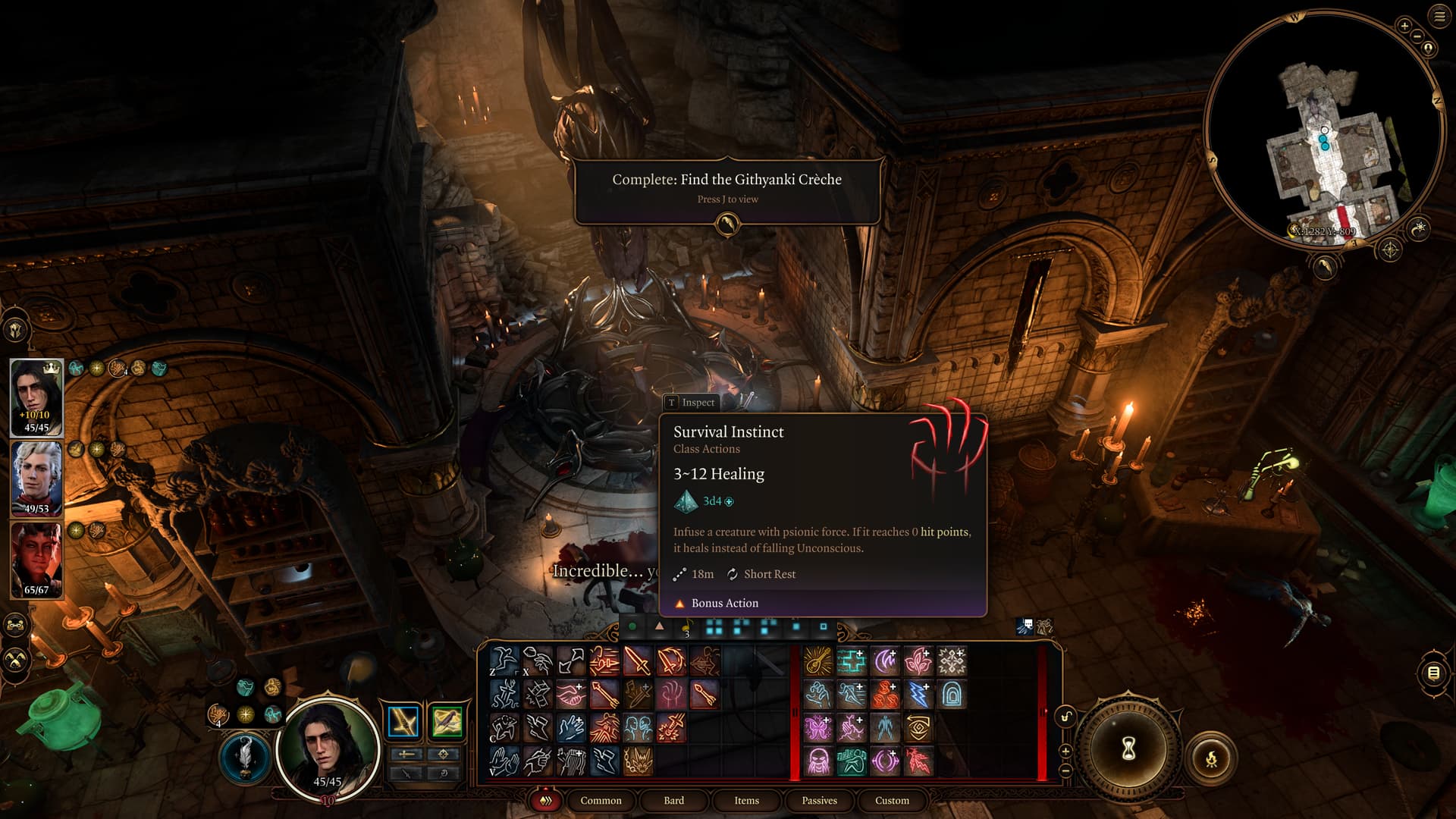Screen dimensions: 1456x819
Task: Zoom in on the minimap
Action: 1404,26
